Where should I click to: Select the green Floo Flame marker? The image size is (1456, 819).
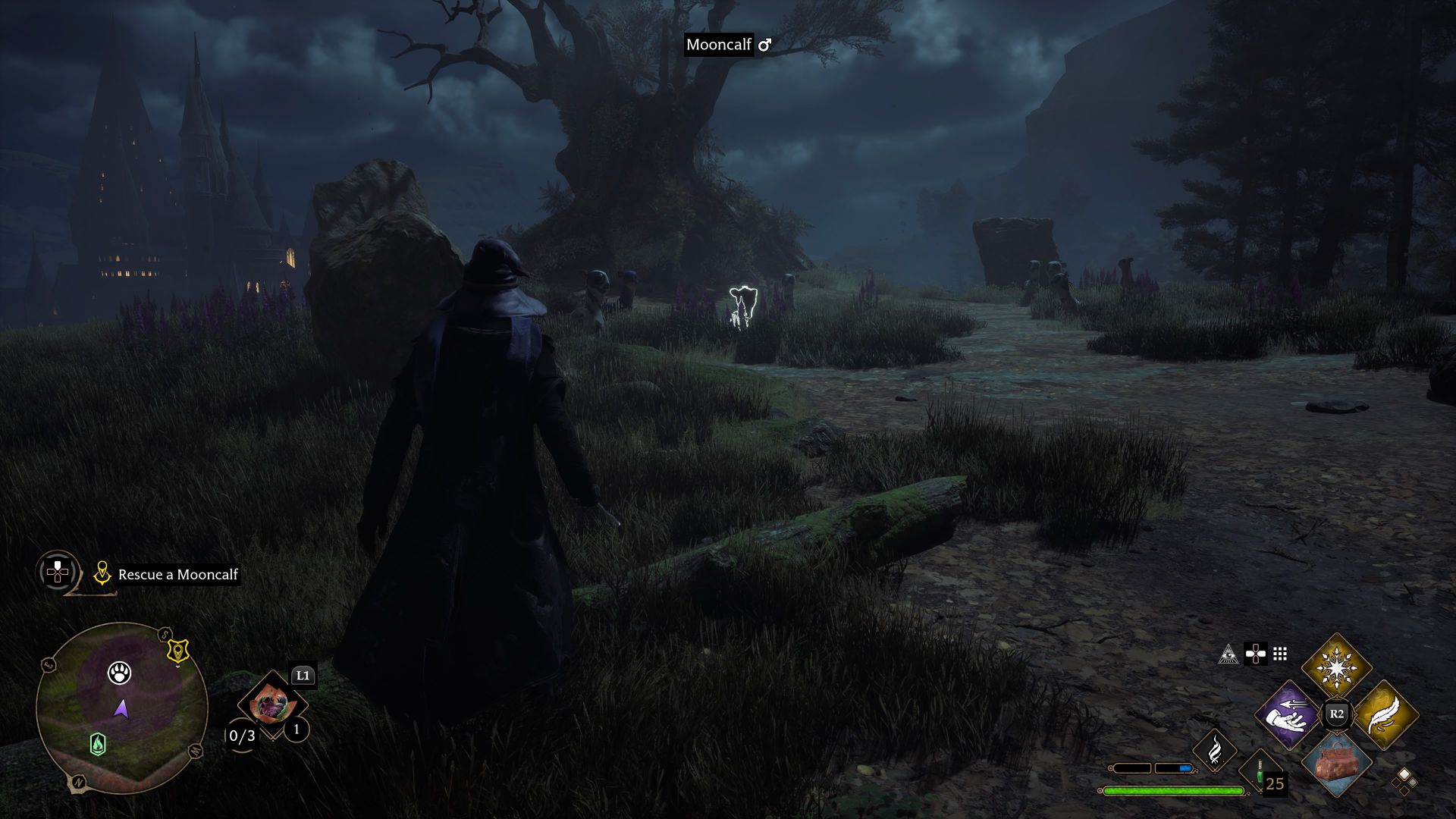[98, 744]
